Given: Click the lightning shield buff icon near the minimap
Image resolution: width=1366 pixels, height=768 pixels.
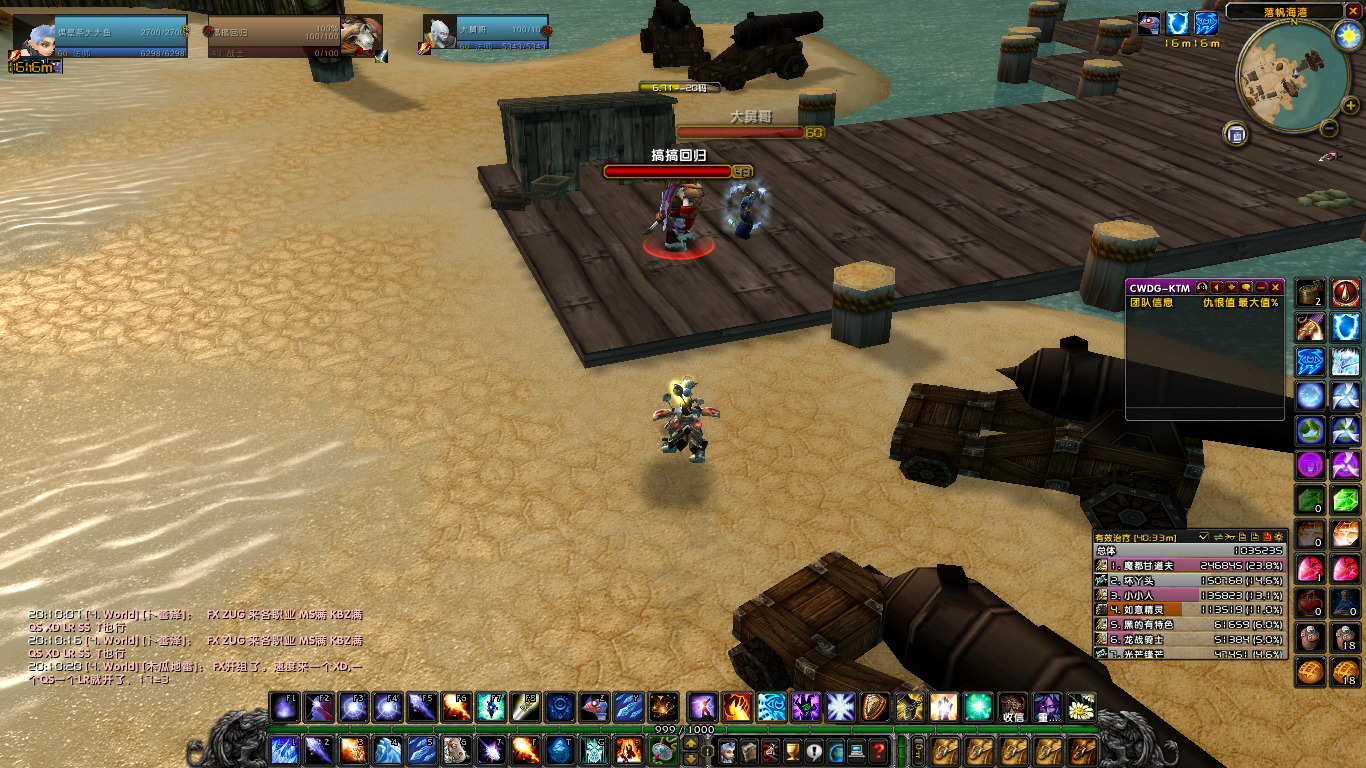Looking at the screenshot, I should [1179, 25].
